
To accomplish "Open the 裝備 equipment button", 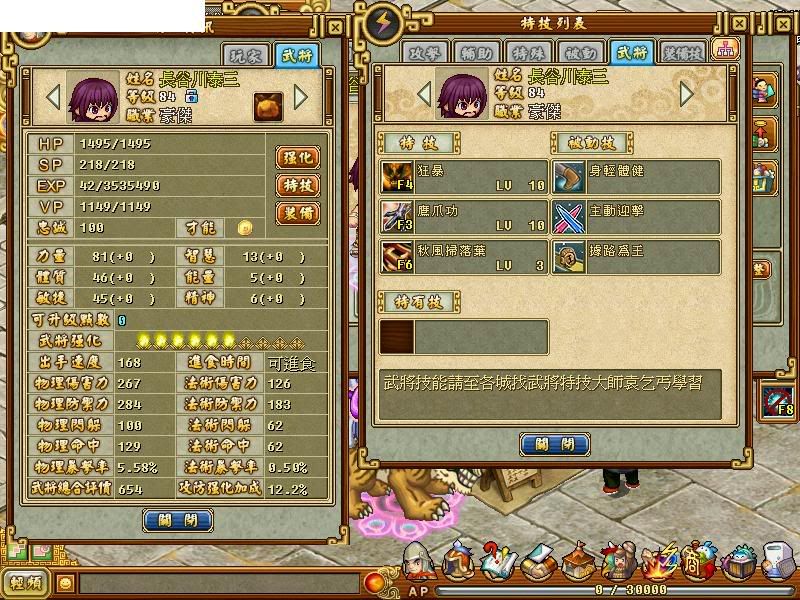I will pyautogui.click(x=299, y=213).
